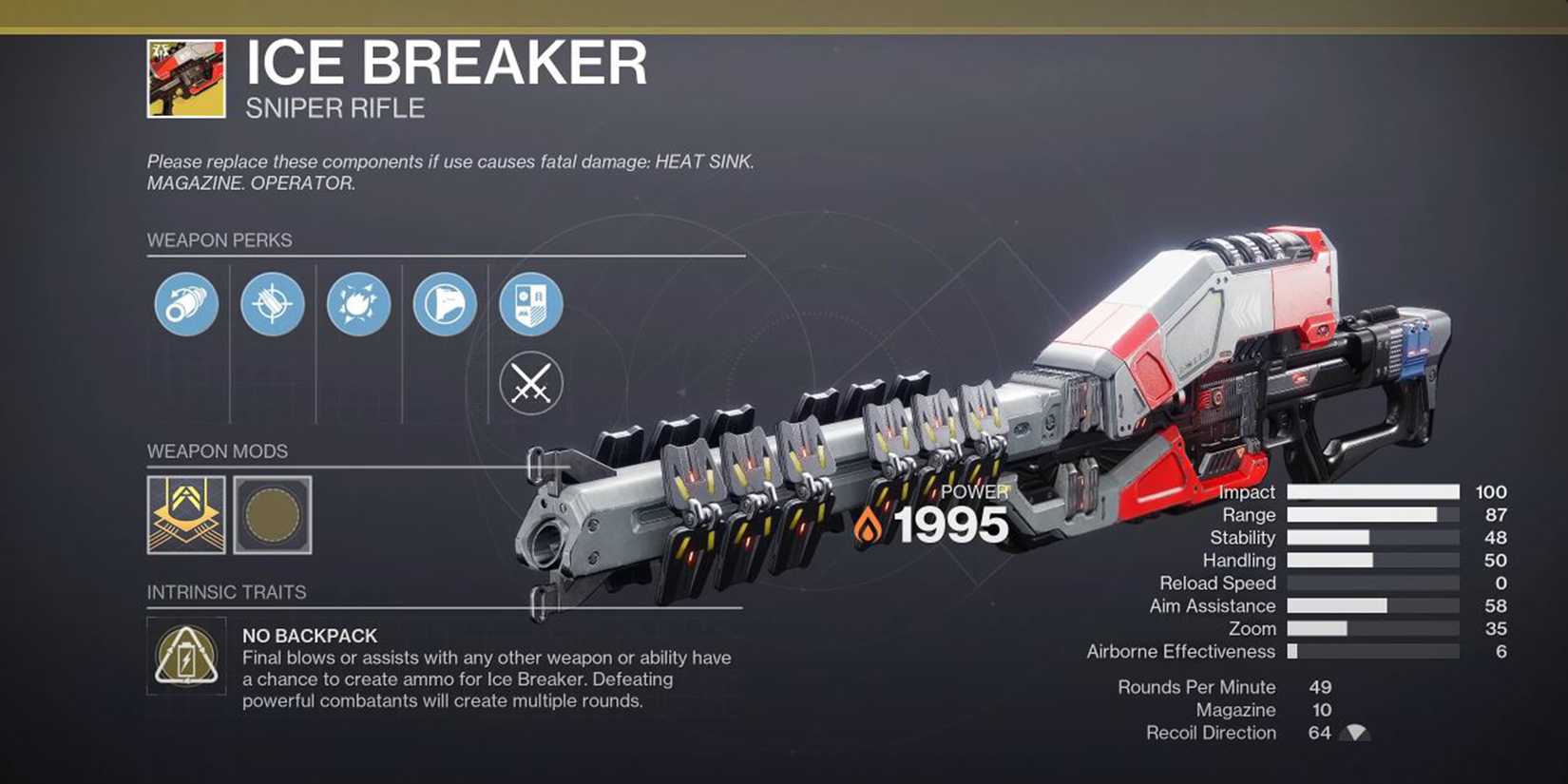Click the recoil direction arc indicator
This screenshot has width=1568, height=784.
pos(1354,732)
